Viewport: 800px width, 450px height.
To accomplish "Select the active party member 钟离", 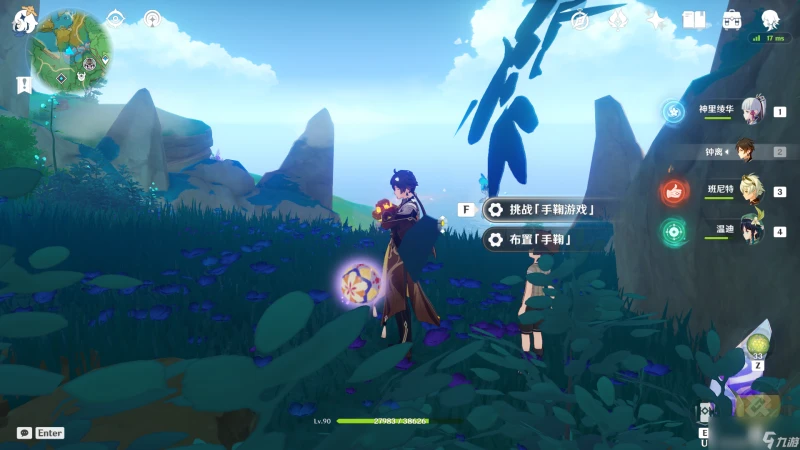I will pos(745,151).
